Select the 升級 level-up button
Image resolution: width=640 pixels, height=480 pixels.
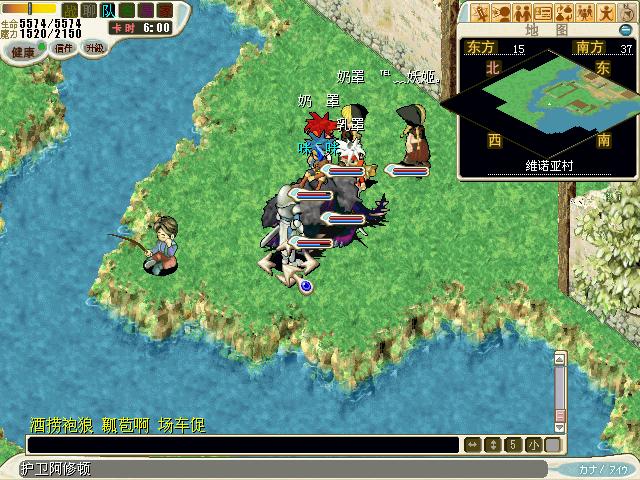[94, 48]
